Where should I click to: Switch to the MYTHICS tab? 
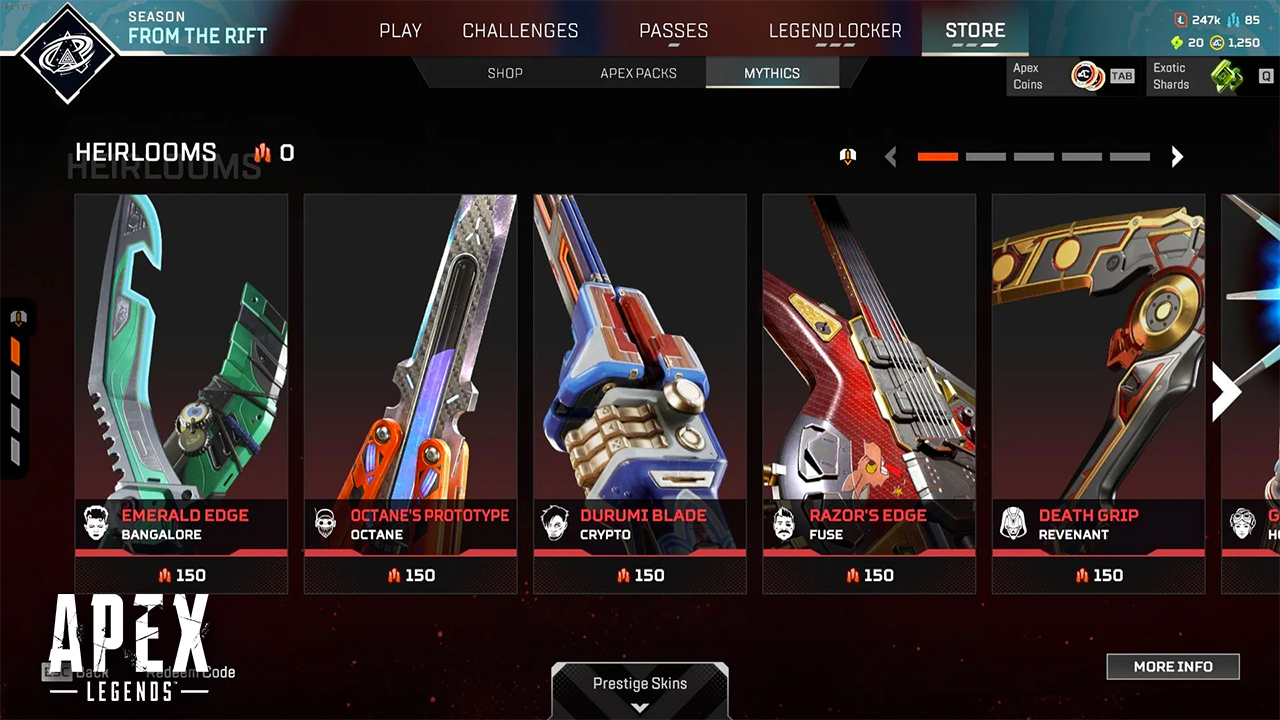[772, 73]
